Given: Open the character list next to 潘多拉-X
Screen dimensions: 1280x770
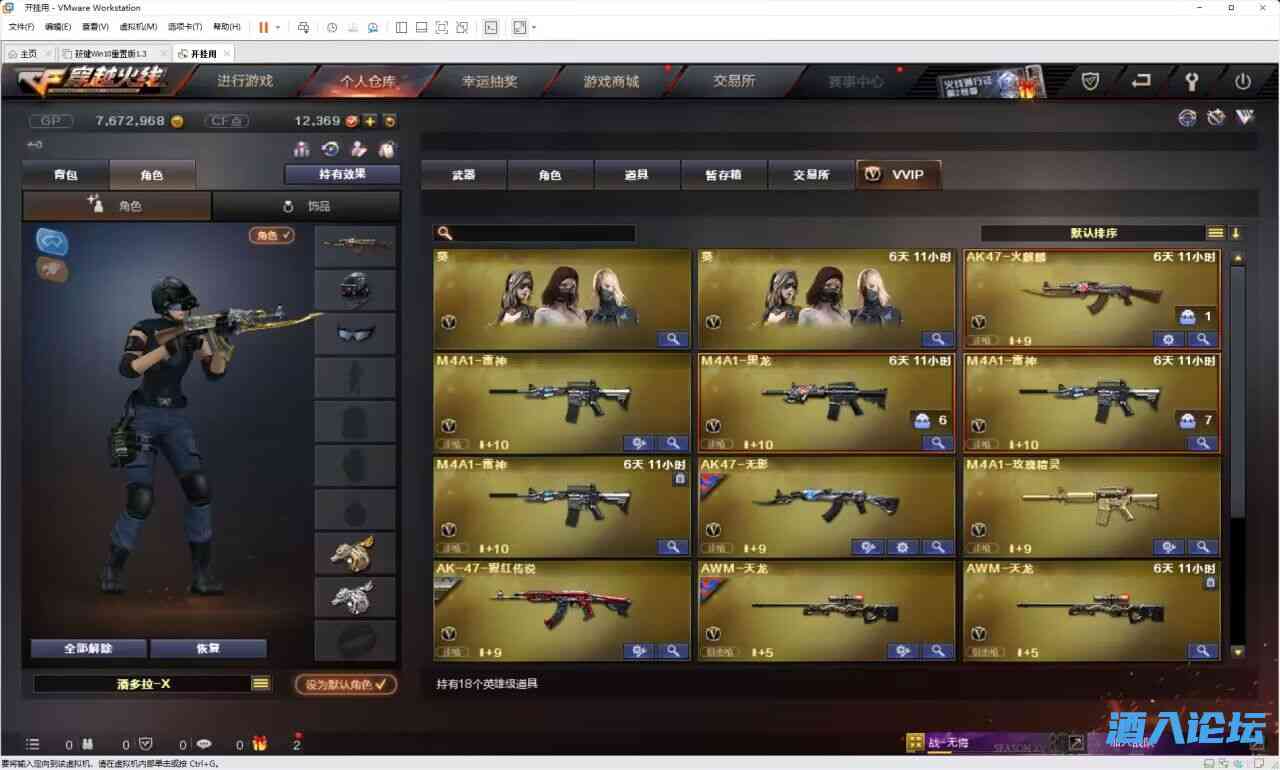Looking at the screenshot, I should tap(260, 682).
